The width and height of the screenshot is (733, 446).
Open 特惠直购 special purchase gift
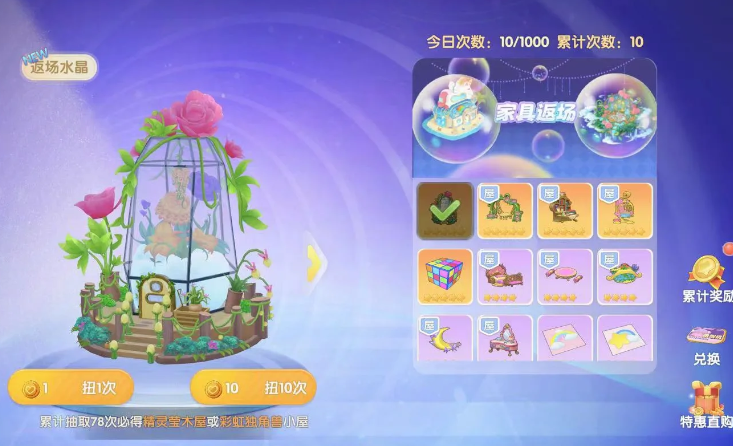pos(707,405)
